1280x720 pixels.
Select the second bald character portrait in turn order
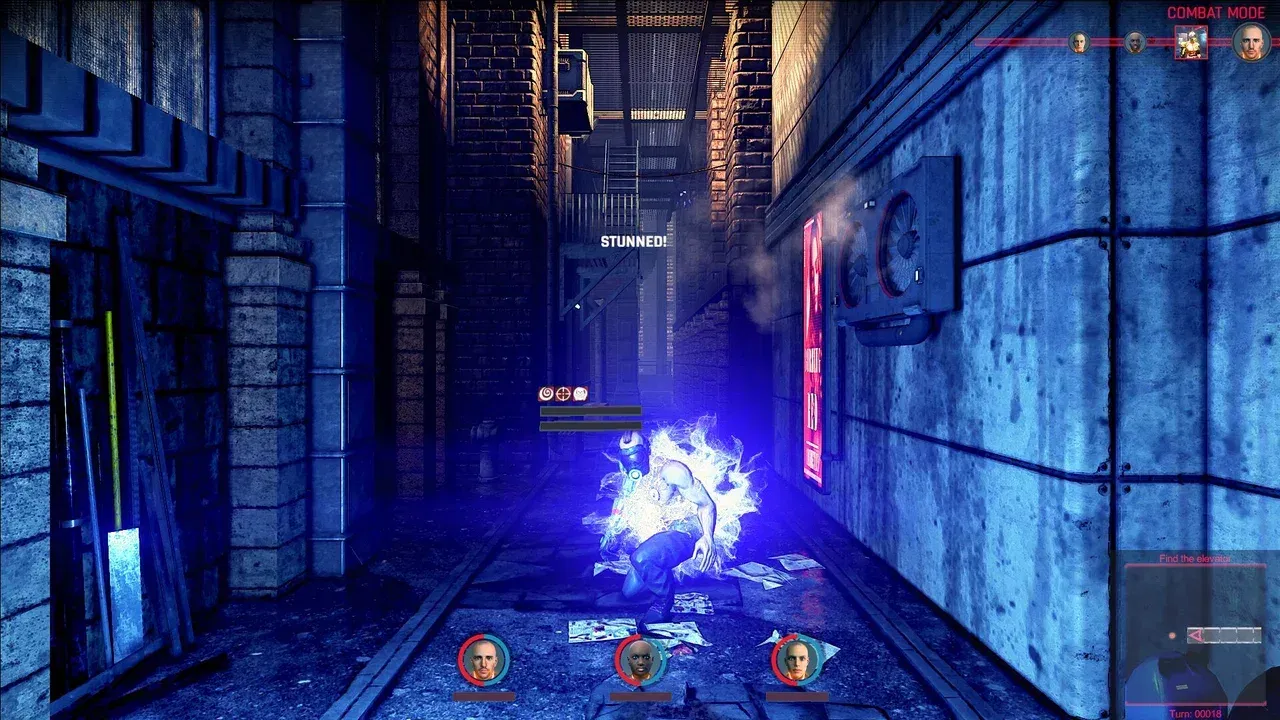pos(1134,43)
